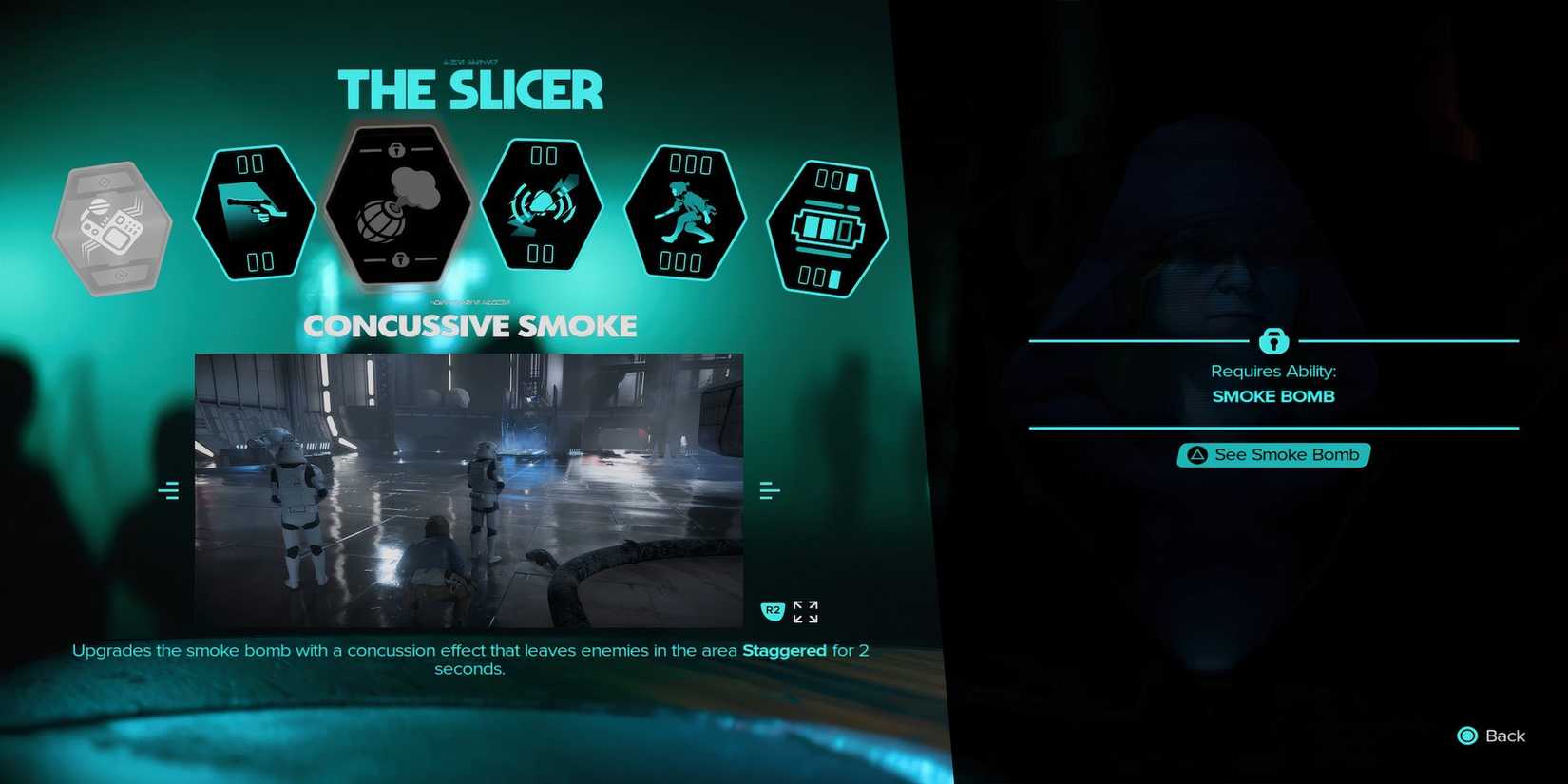Image resolution: width=1568 pixels, height=784 pixels.
Task: Click the padlock icon above Requires Ability
Action: [1273, 341]
